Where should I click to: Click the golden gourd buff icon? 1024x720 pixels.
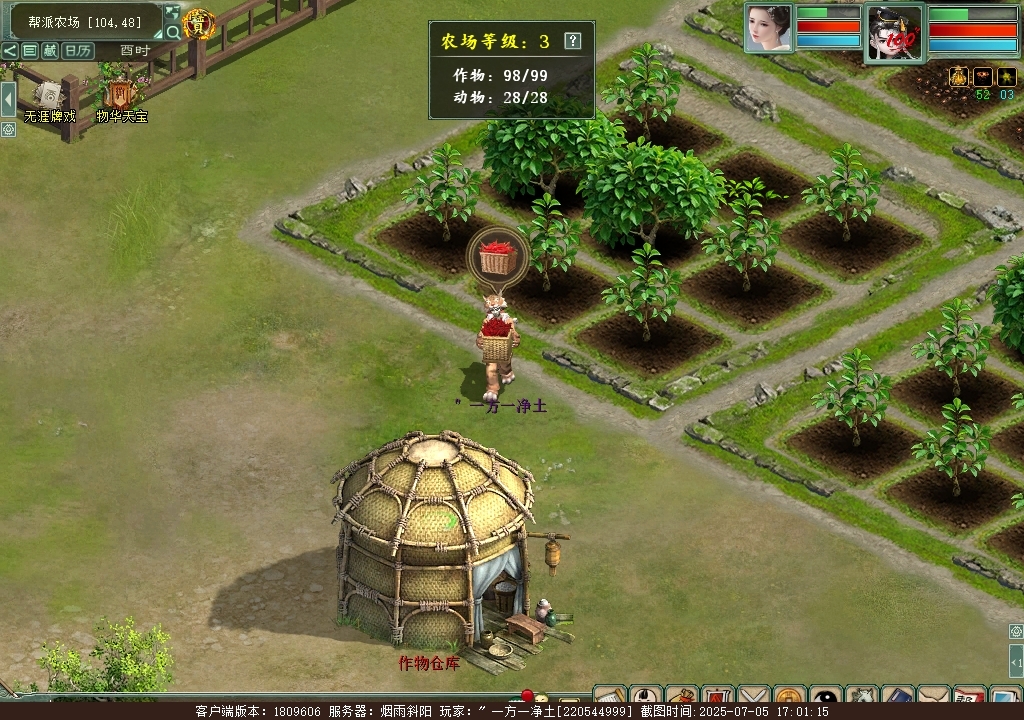(x=957, y=77)
